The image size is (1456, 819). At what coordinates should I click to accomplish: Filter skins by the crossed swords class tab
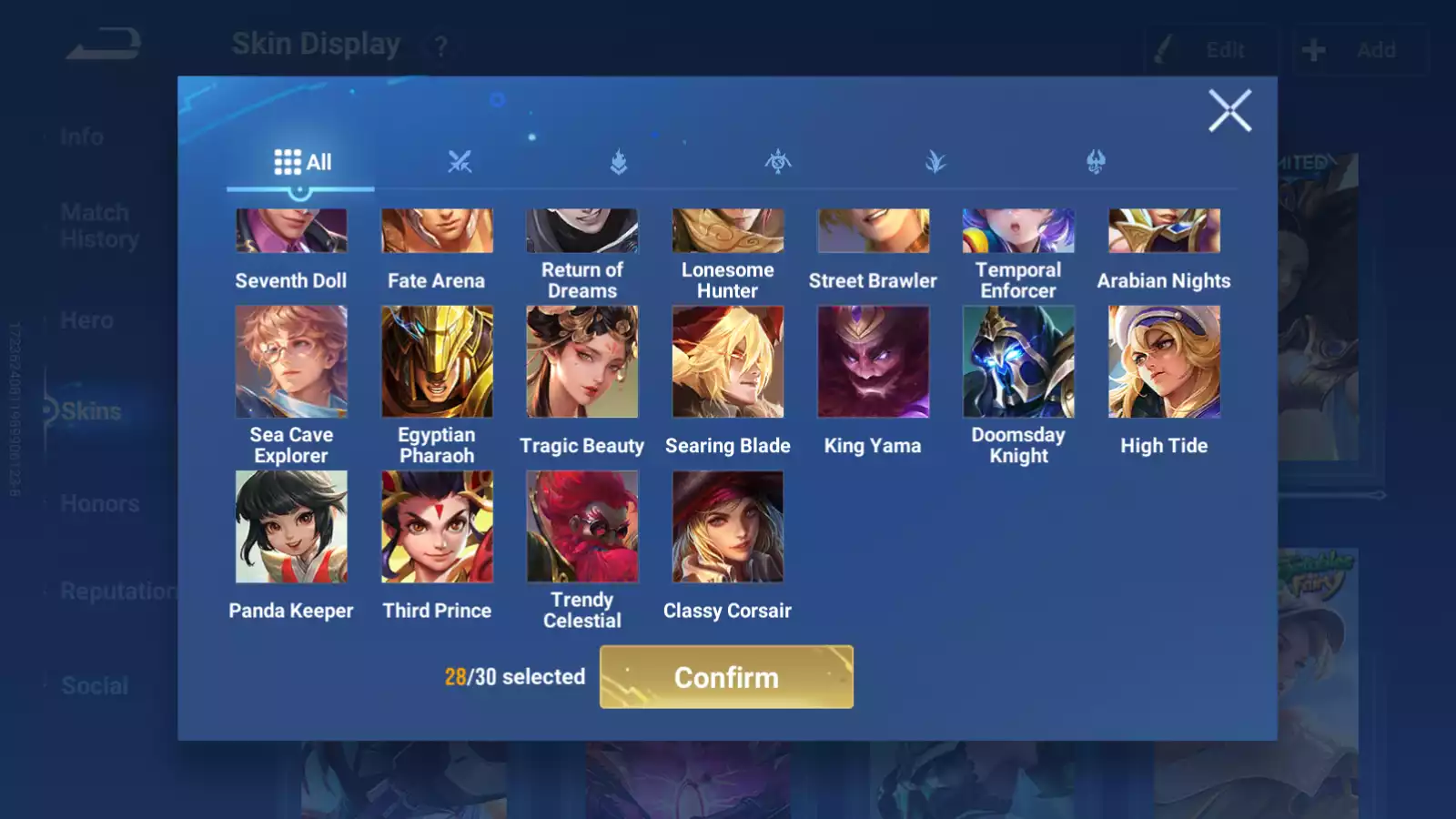pyautogui.click(x=460, y=162)
